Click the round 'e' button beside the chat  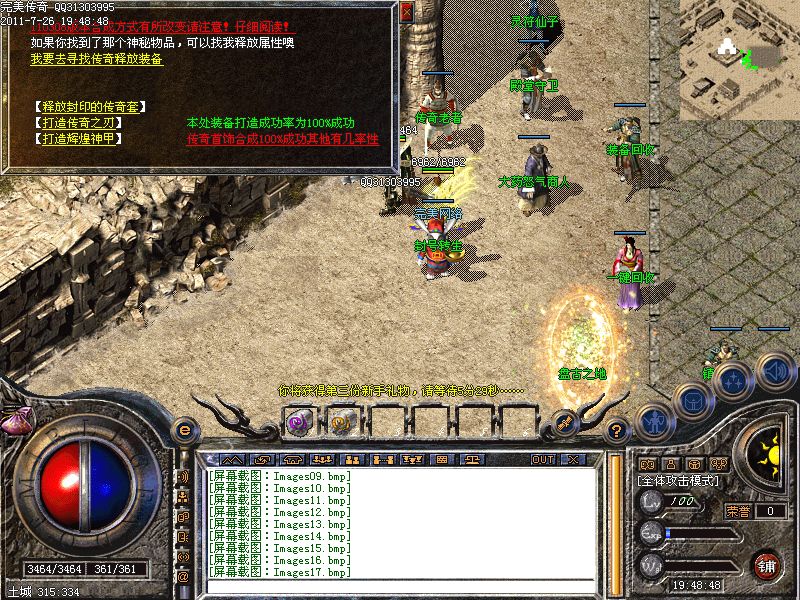click(184, 430)
